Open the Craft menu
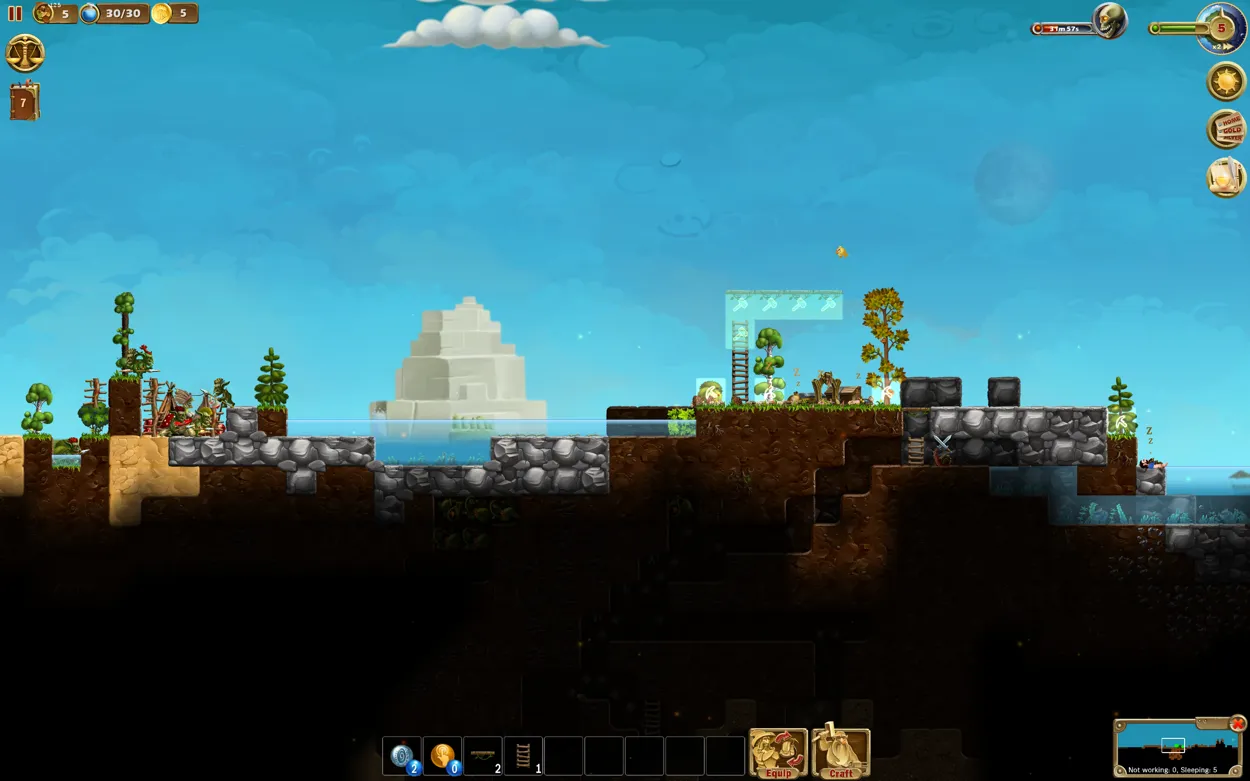1250x781 pixels. point(841,753)
